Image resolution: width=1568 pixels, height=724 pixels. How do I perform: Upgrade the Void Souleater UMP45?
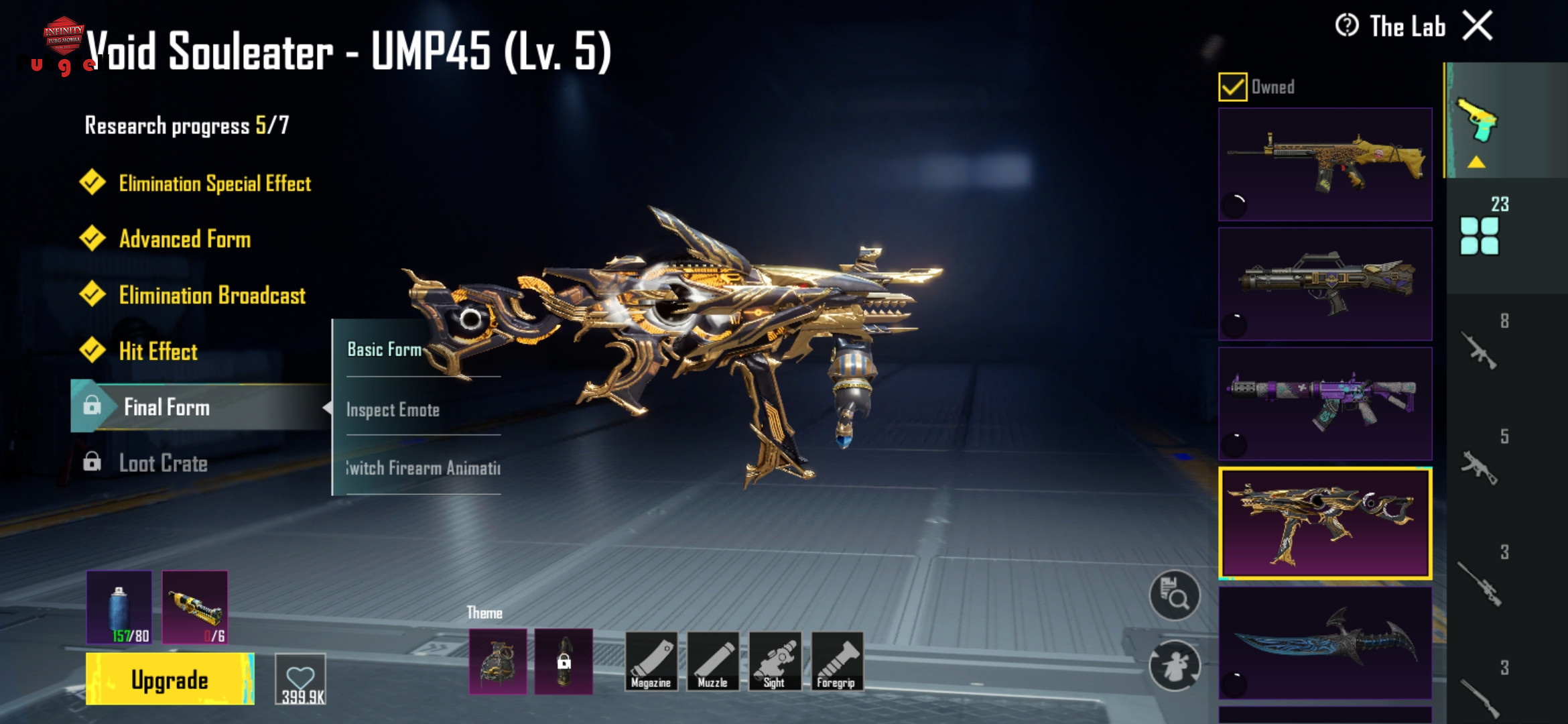click(x=170, y=680)
